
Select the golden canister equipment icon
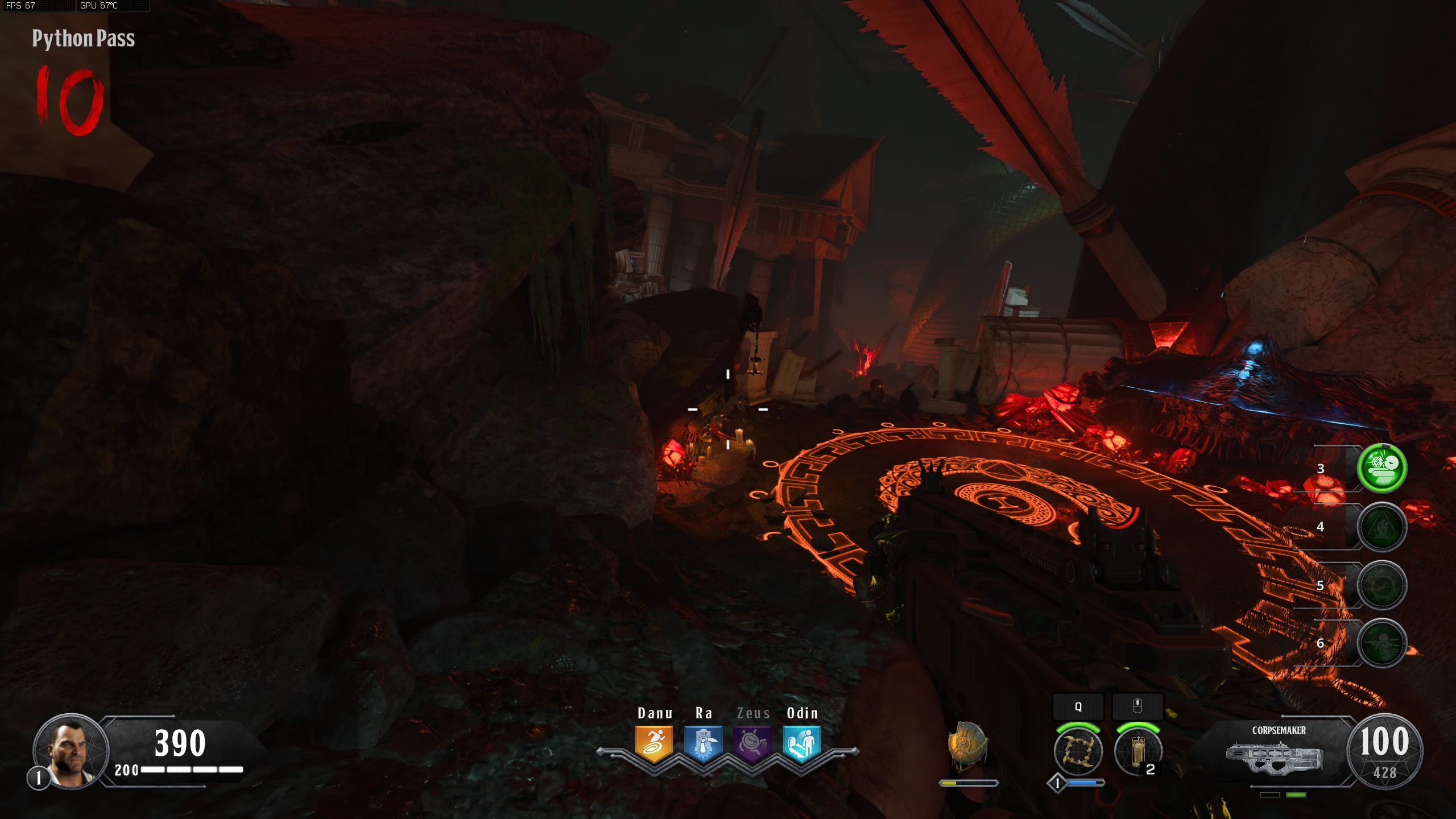pyautogui.click(x=1137, y=751)
